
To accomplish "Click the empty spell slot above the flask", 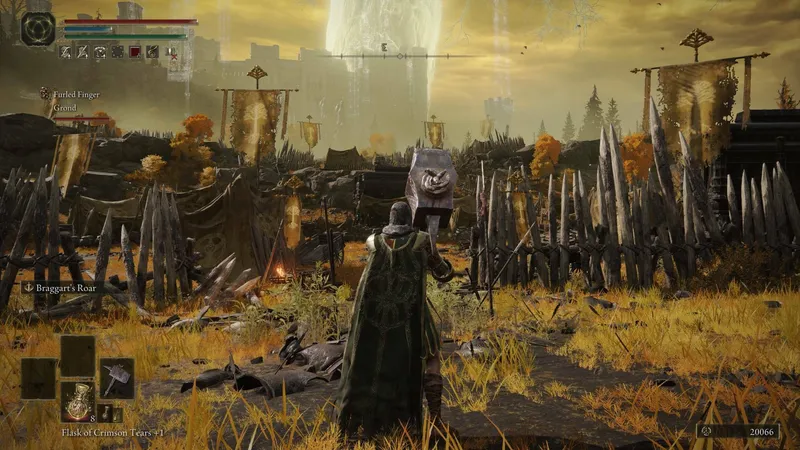I will click(x=77, y=355).
